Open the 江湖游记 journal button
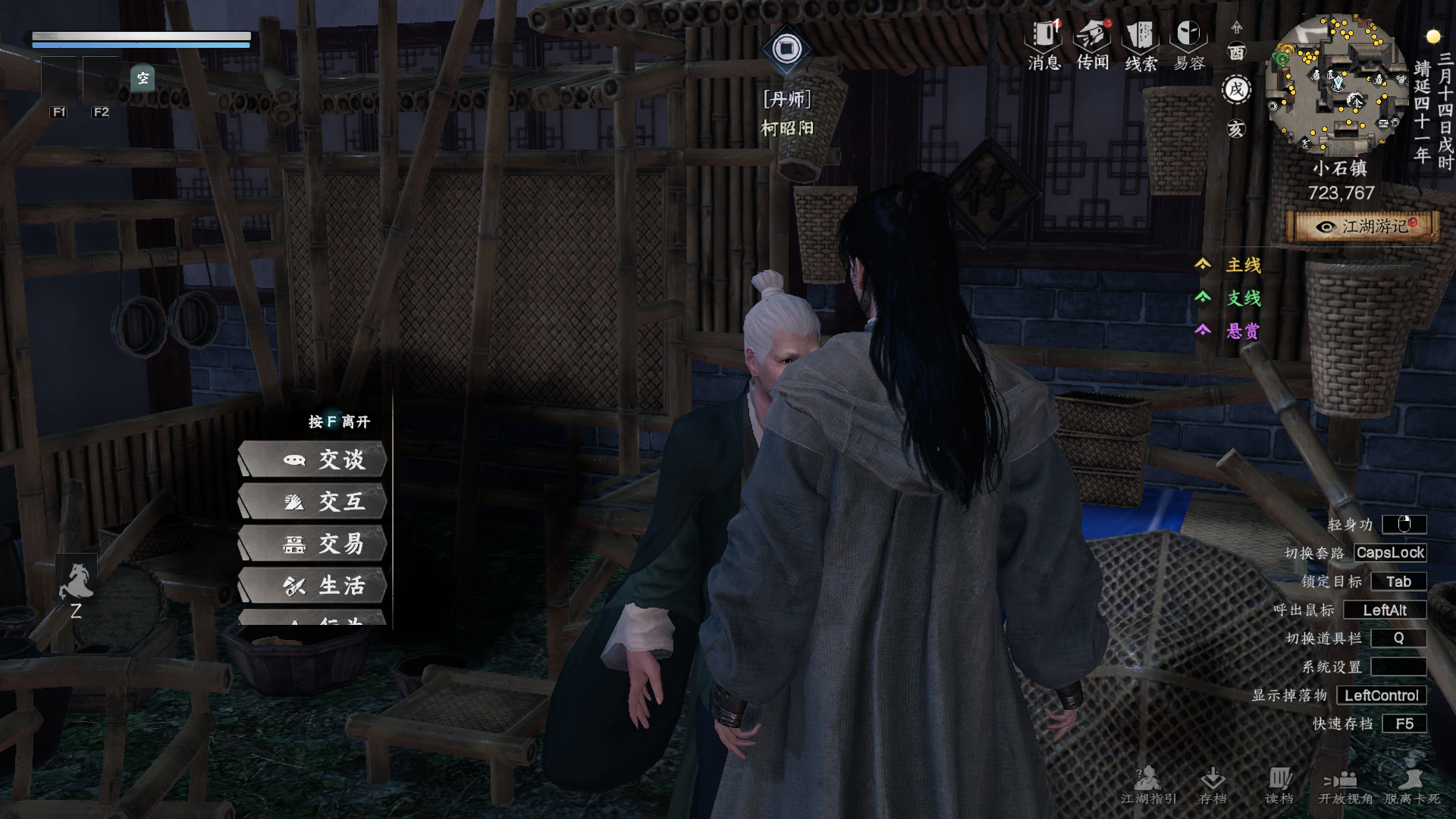 click(x=1363, y=227)
